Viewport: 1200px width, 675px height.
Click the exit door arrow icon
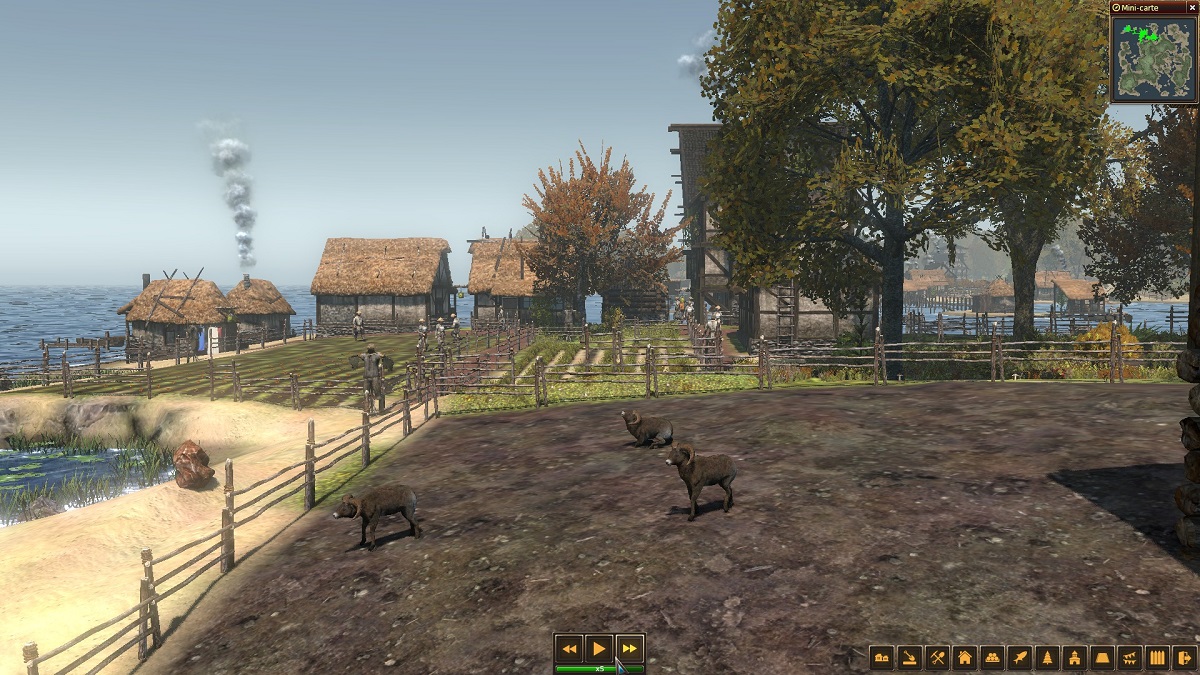pyautogui.click(x=1184, y=657)
